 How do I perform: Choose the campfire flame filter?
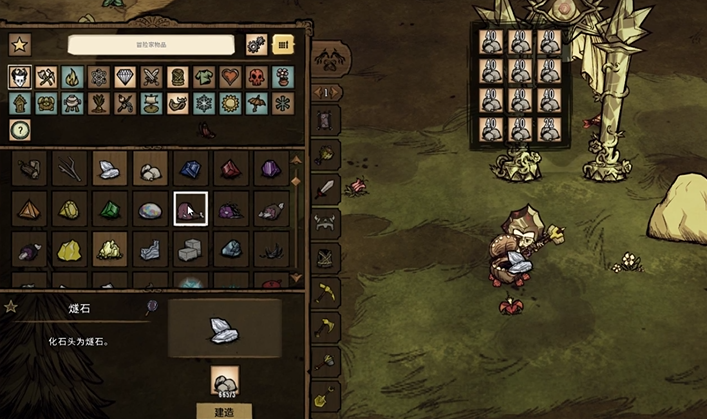pos(72,77)
